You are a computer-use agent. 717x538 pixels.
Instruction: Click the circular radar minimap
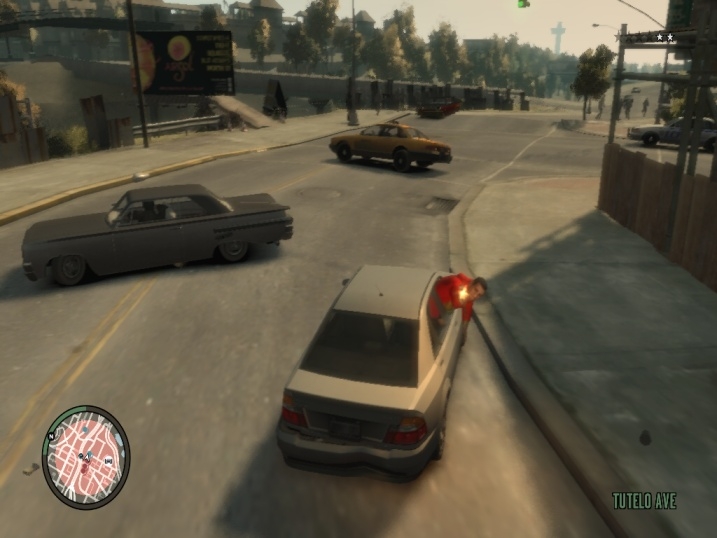coord(86,457)
